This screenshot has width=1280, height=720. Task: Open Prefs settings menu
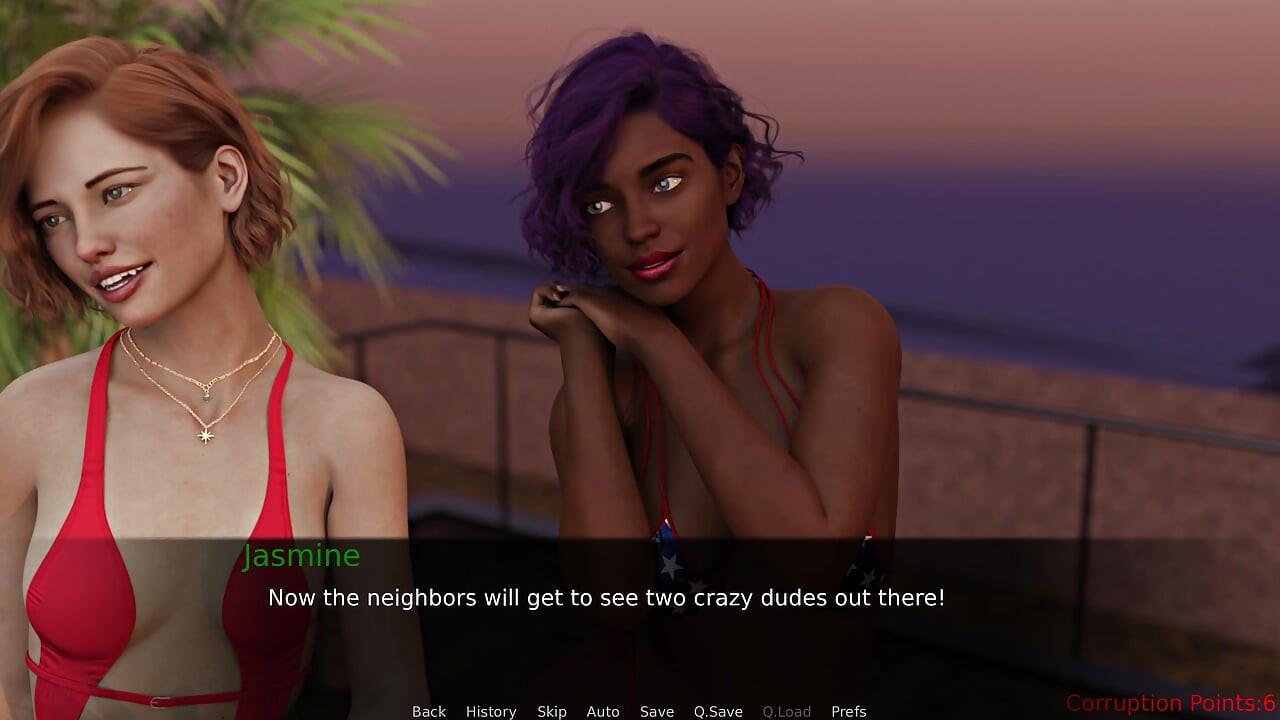[x=849, y=711]
